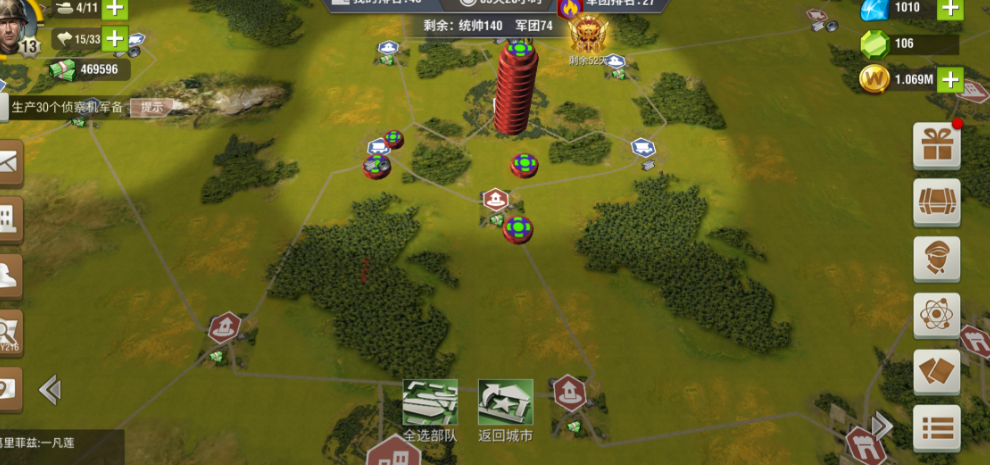This screenshot has width=990, height=465.
Task: Add more diamonds with plus button
Action: [x=949, y=8]
